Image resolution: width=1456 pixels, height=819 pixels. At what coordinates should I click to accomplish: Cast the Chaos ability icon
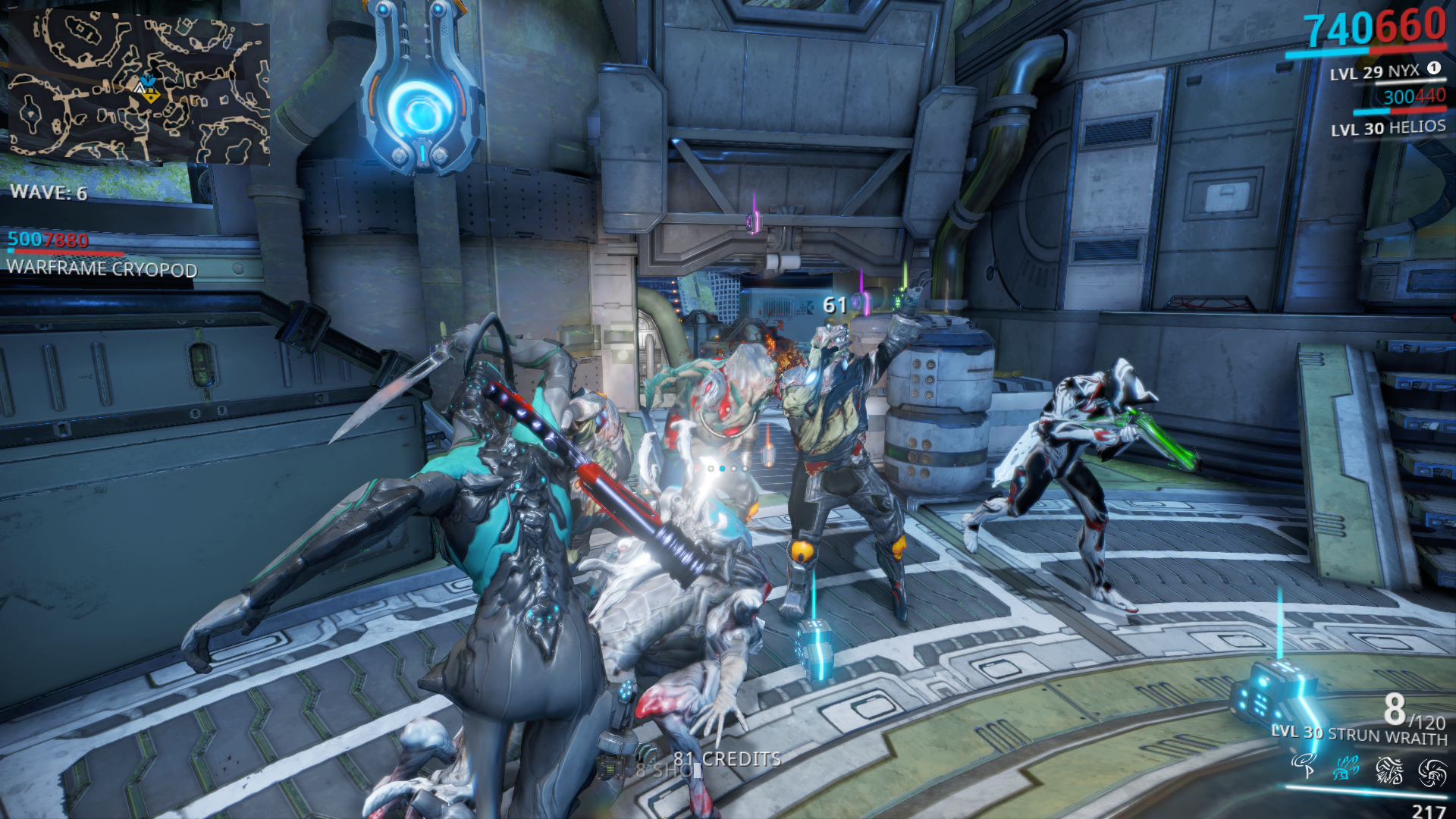point(1389,770)
